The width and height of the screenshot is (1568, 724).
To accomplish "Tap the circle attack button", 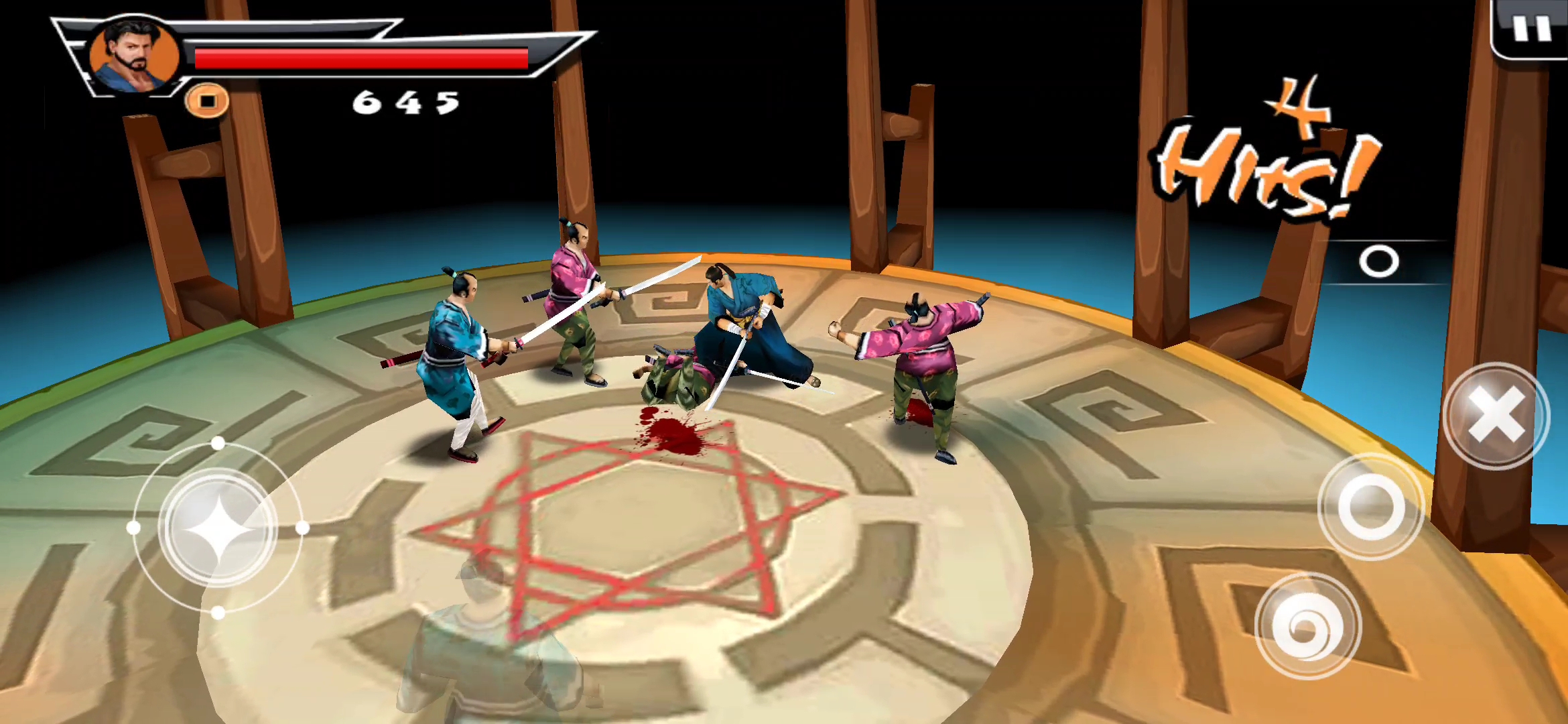I will pyautogui.click(x=1371, y=507).
